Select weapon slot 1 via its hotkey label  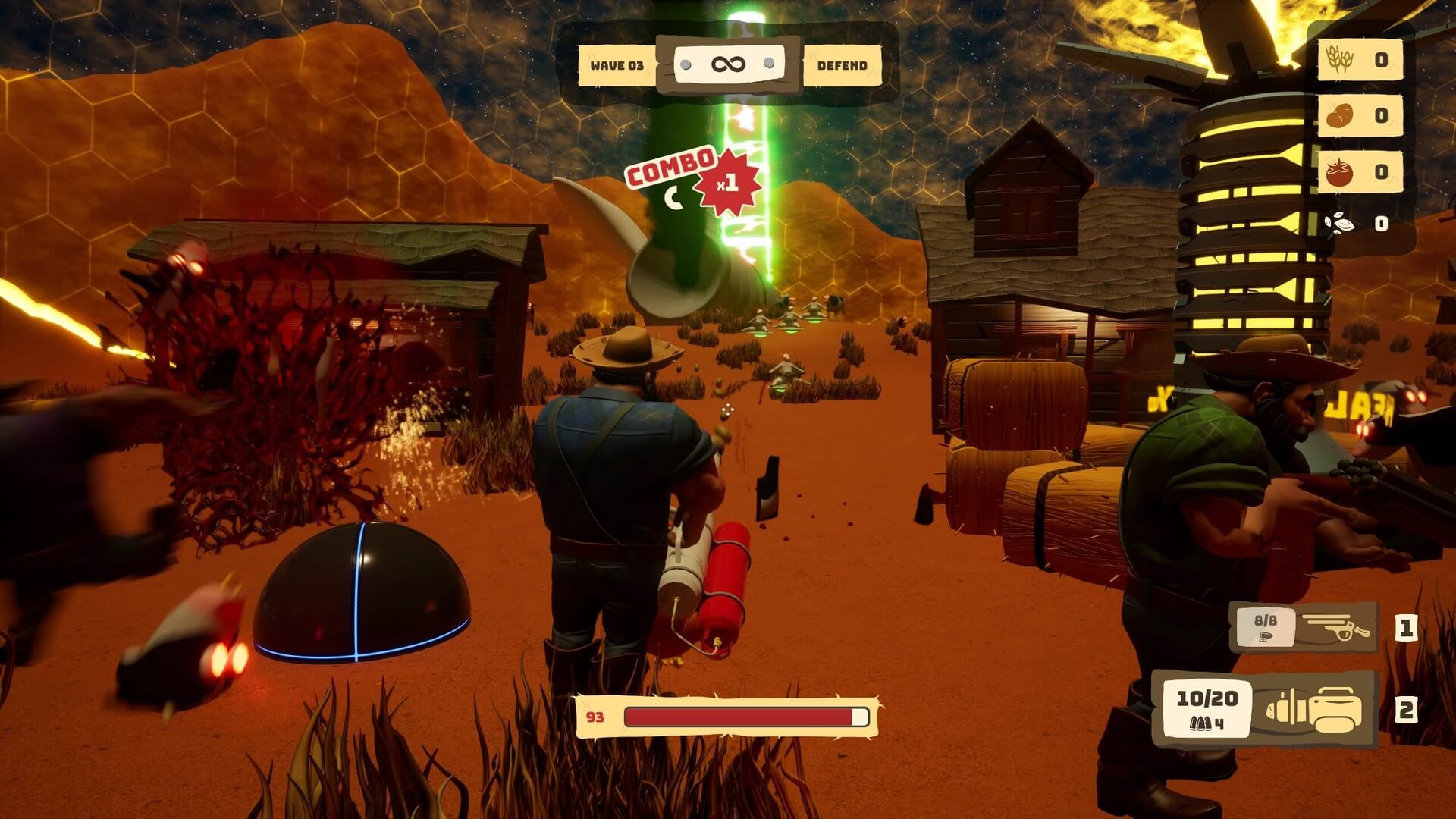pos(1408,627)
